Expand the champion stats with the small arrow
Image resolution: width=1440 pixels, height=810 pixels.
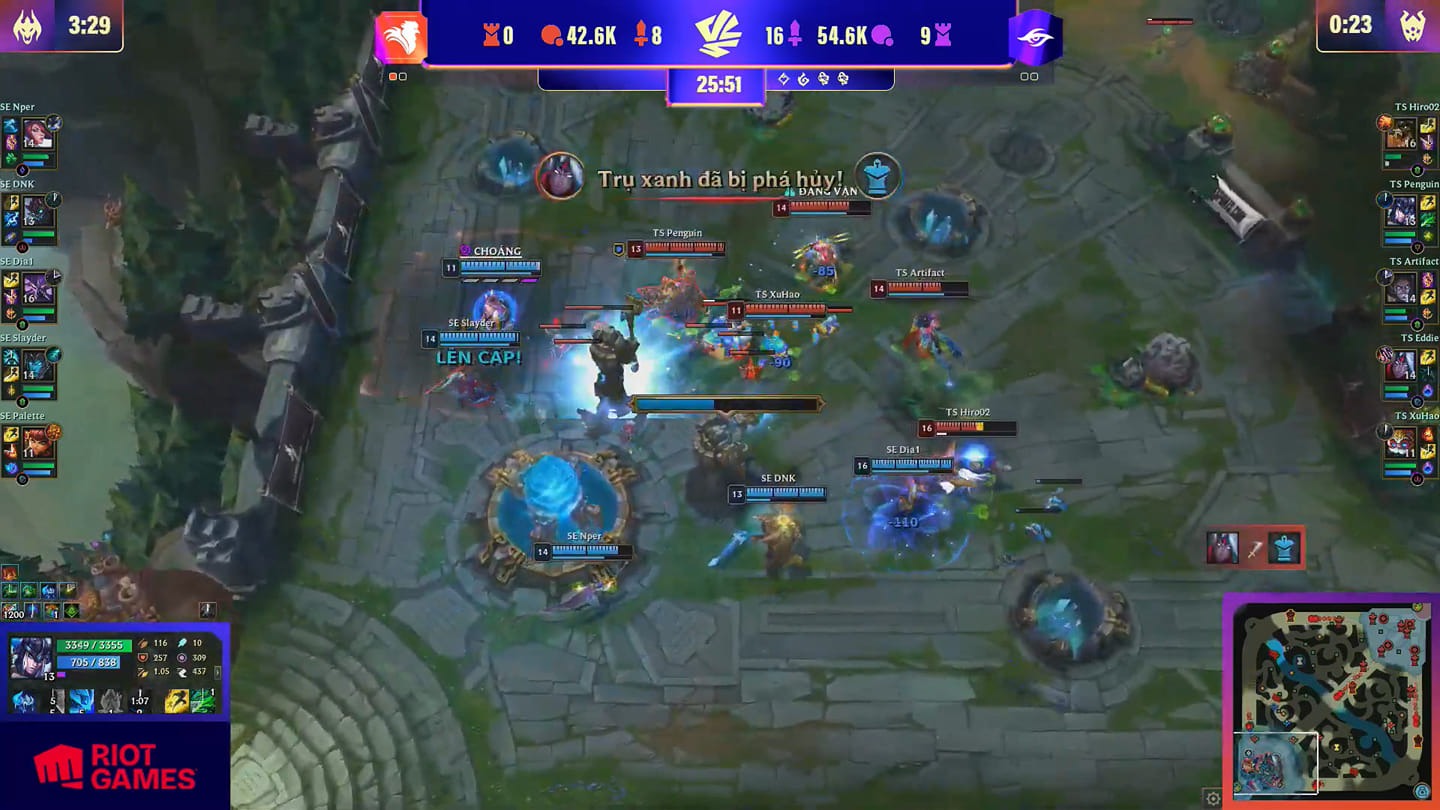click(x=217, y=671)
